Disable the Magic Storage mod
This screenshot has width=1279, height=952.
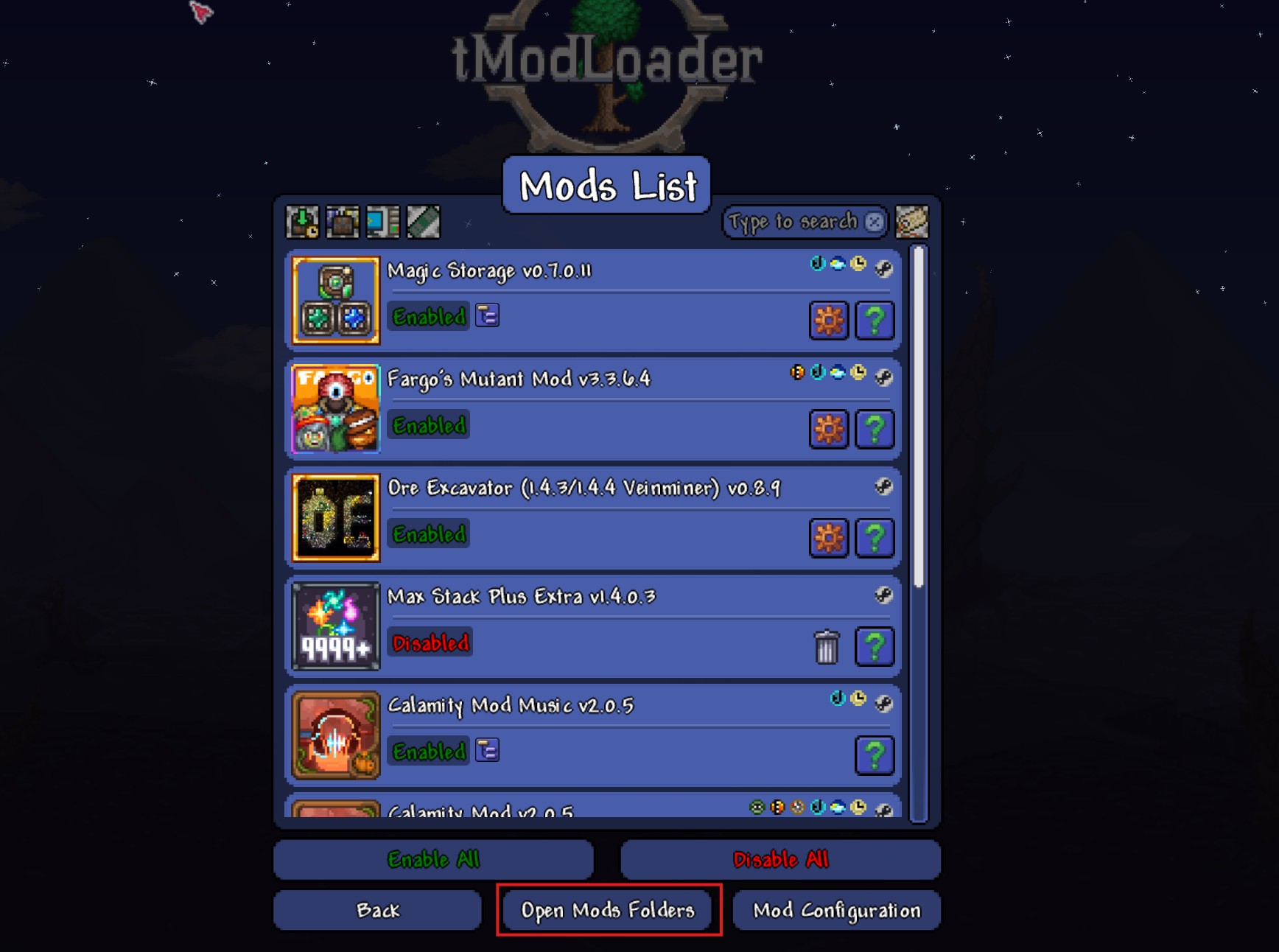click(x=427, y=317)
